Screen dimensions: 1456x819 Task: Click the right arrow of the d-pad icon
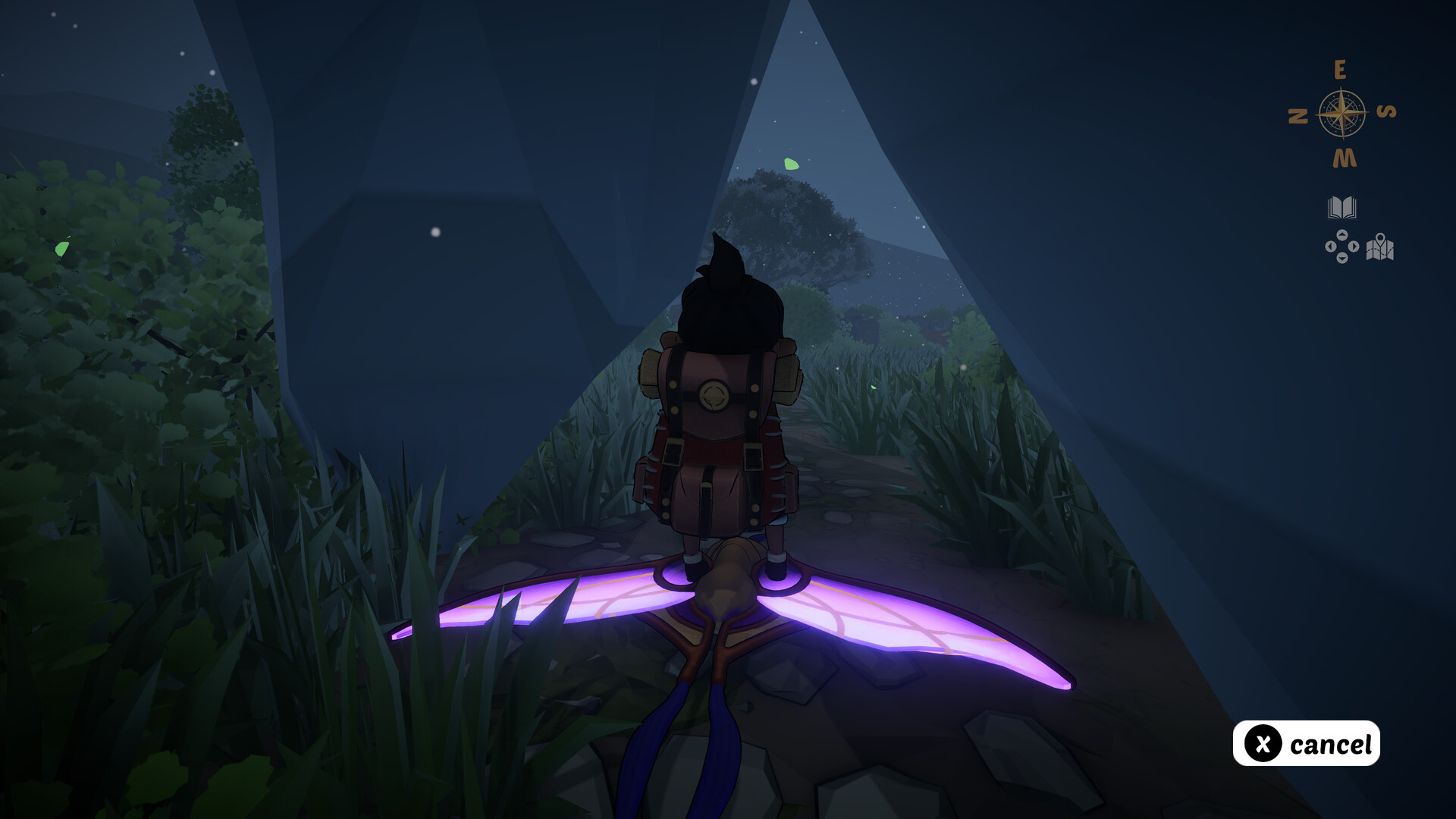click(x=1354, y=246)
